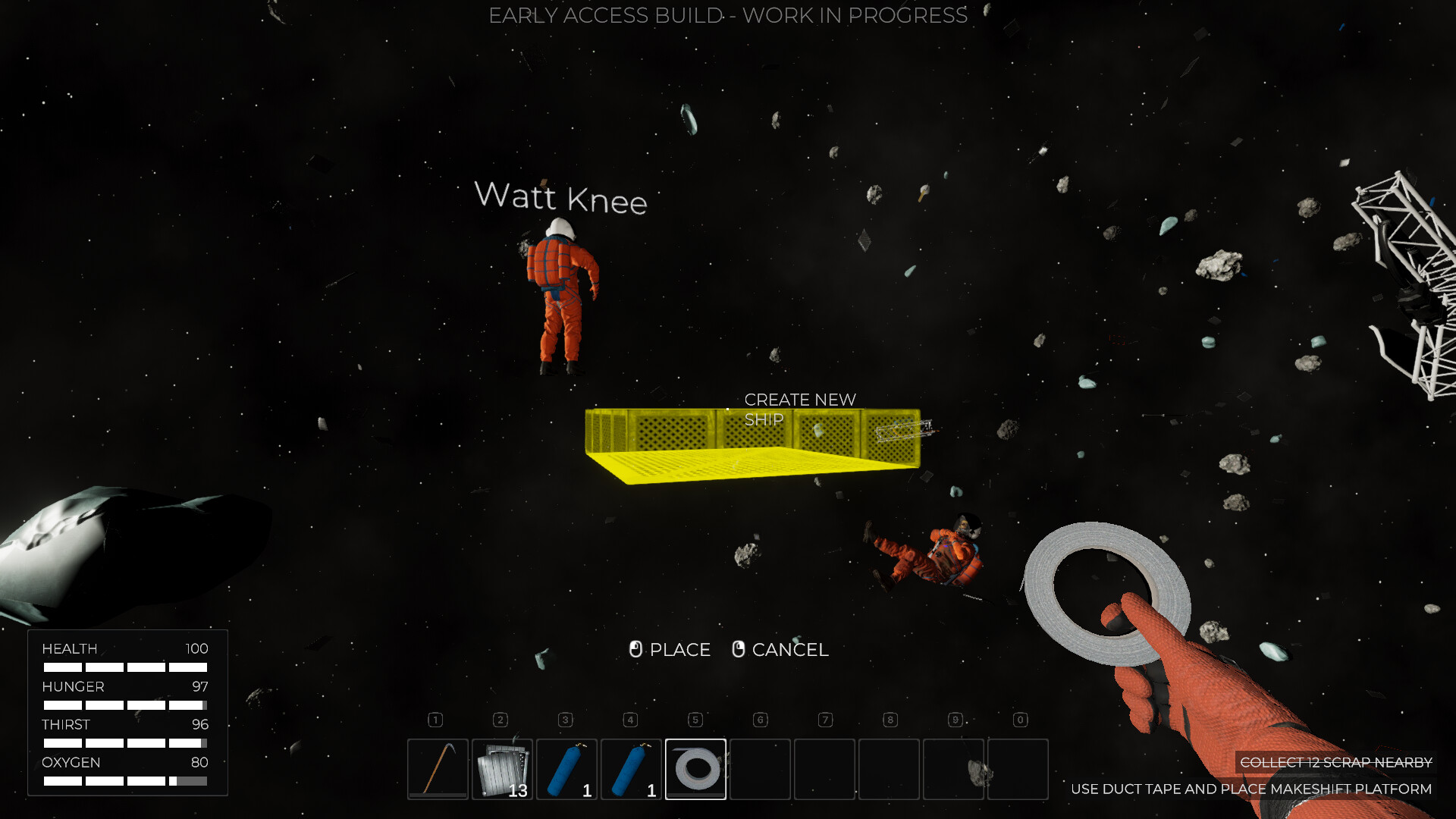
Task: Toggle the highlighted border on slot 5
Action: point(695,769)
